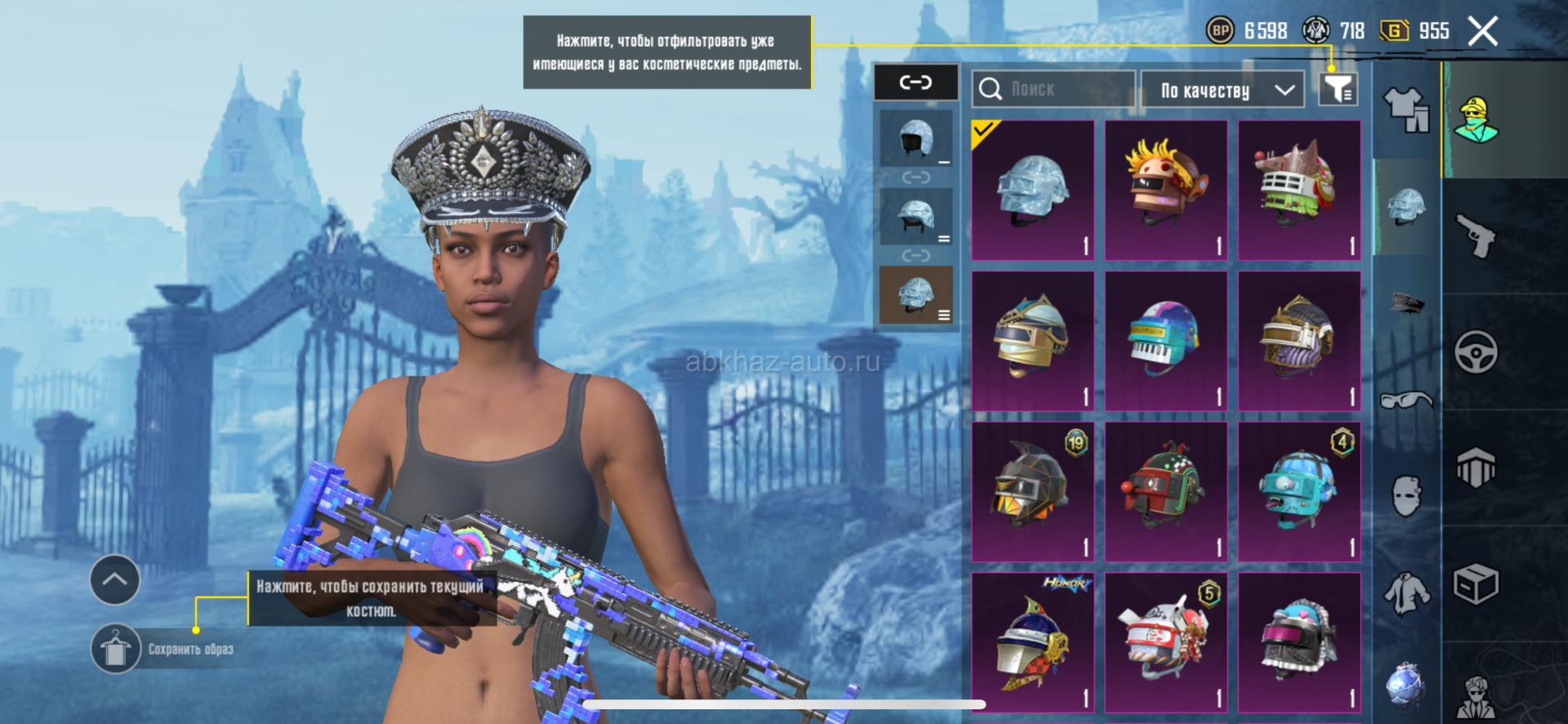The image size is (1568, 724).
Task: Choose the yellow-flame-haired helmet skin
Action: click(1166, 190)
